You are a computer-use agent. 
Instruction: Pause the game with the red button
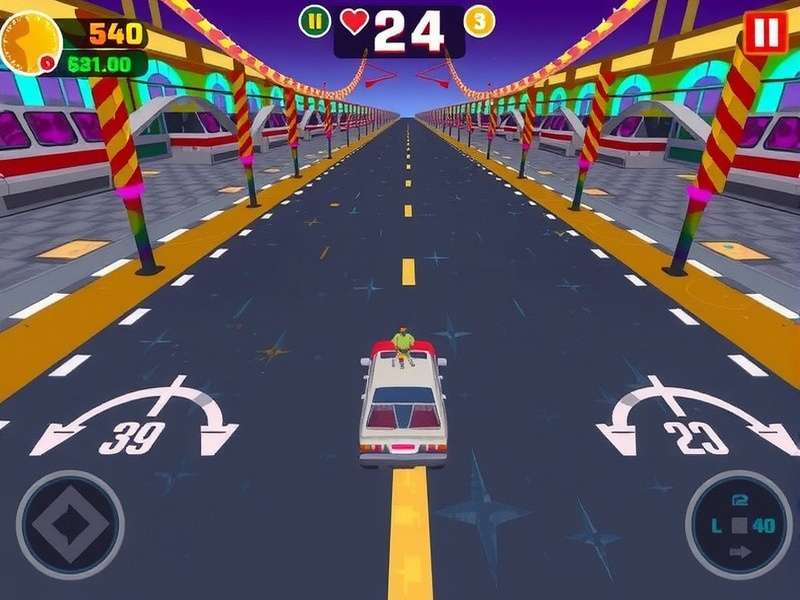[765, 33]
